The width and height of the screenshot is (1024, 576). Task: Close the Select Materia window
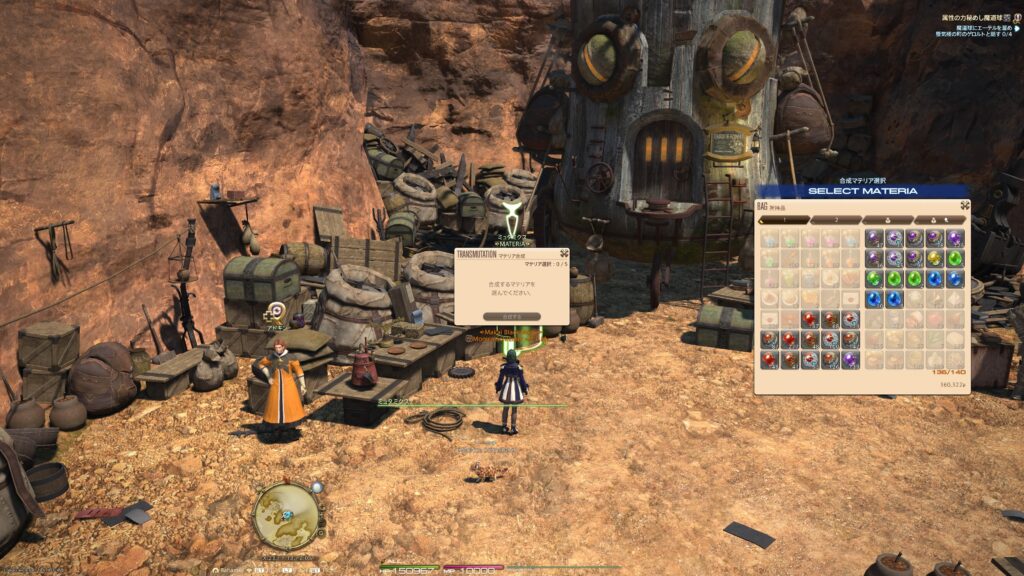coord(963,205)
